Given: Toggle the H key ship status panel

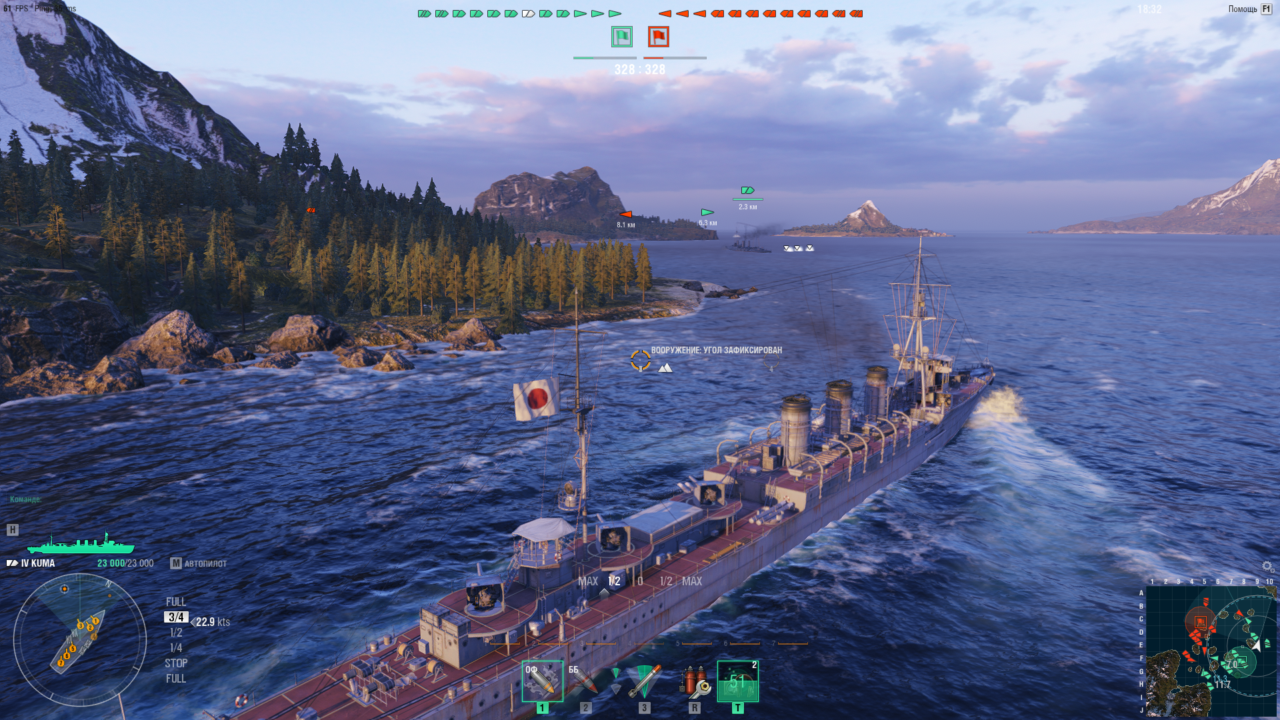Looking at the screenshot, I should pyautogui.click(x=13, y=530).
